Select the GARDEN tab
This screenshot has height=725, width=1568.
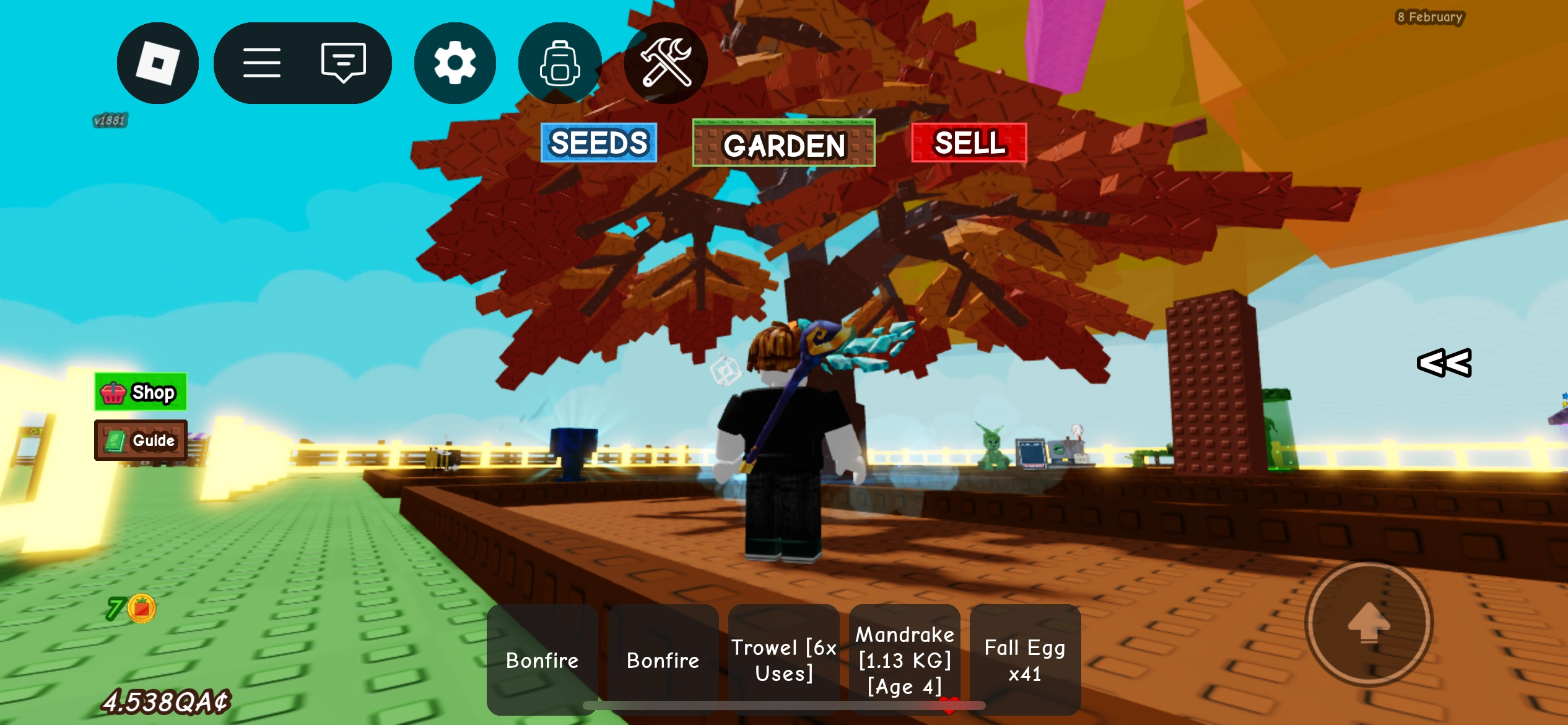point(783,145)
